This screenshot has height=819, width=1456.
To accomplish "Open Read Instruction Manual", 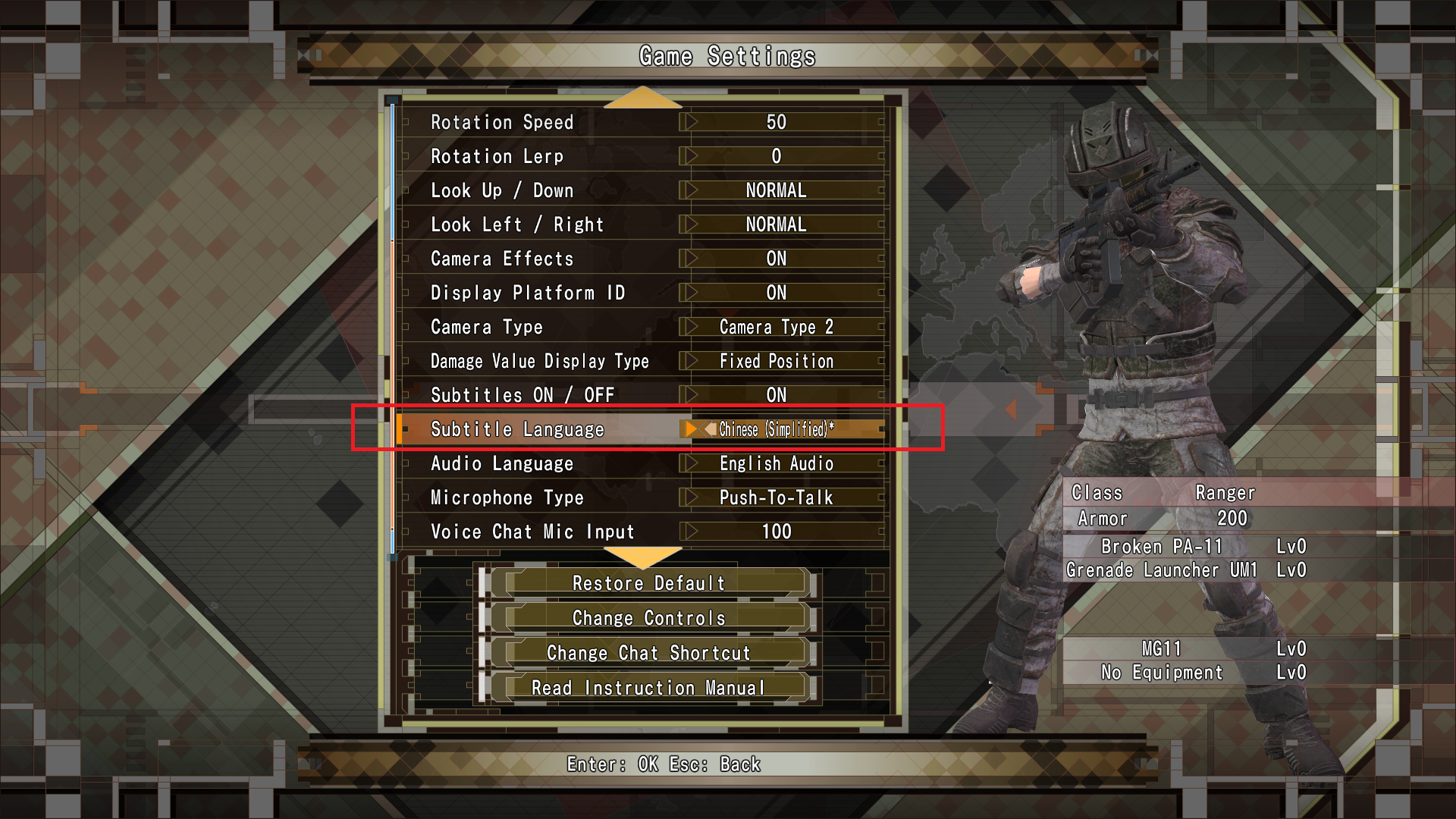I will click(x=648, y=688).
